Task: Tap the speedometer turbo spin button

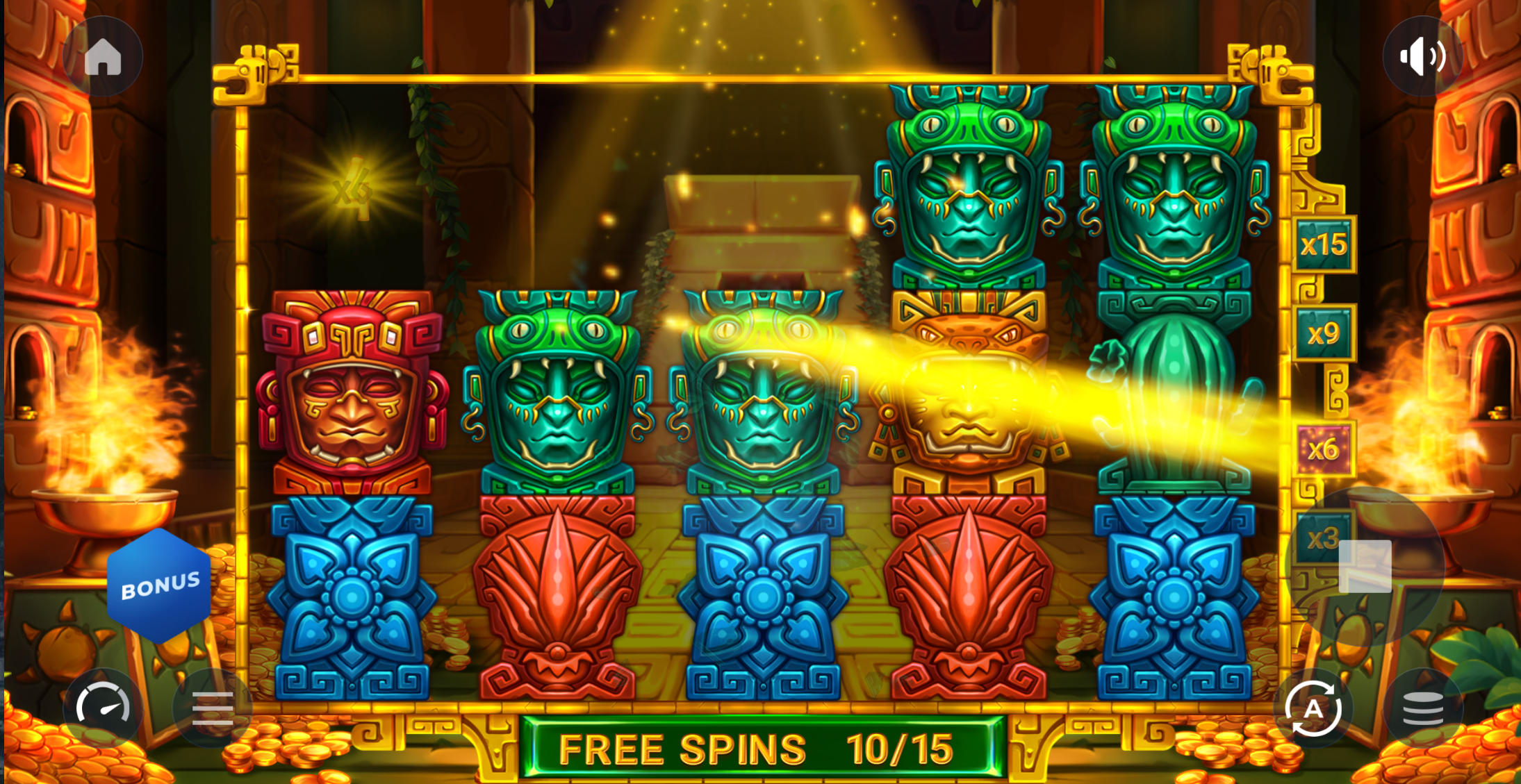Action: 103,708
